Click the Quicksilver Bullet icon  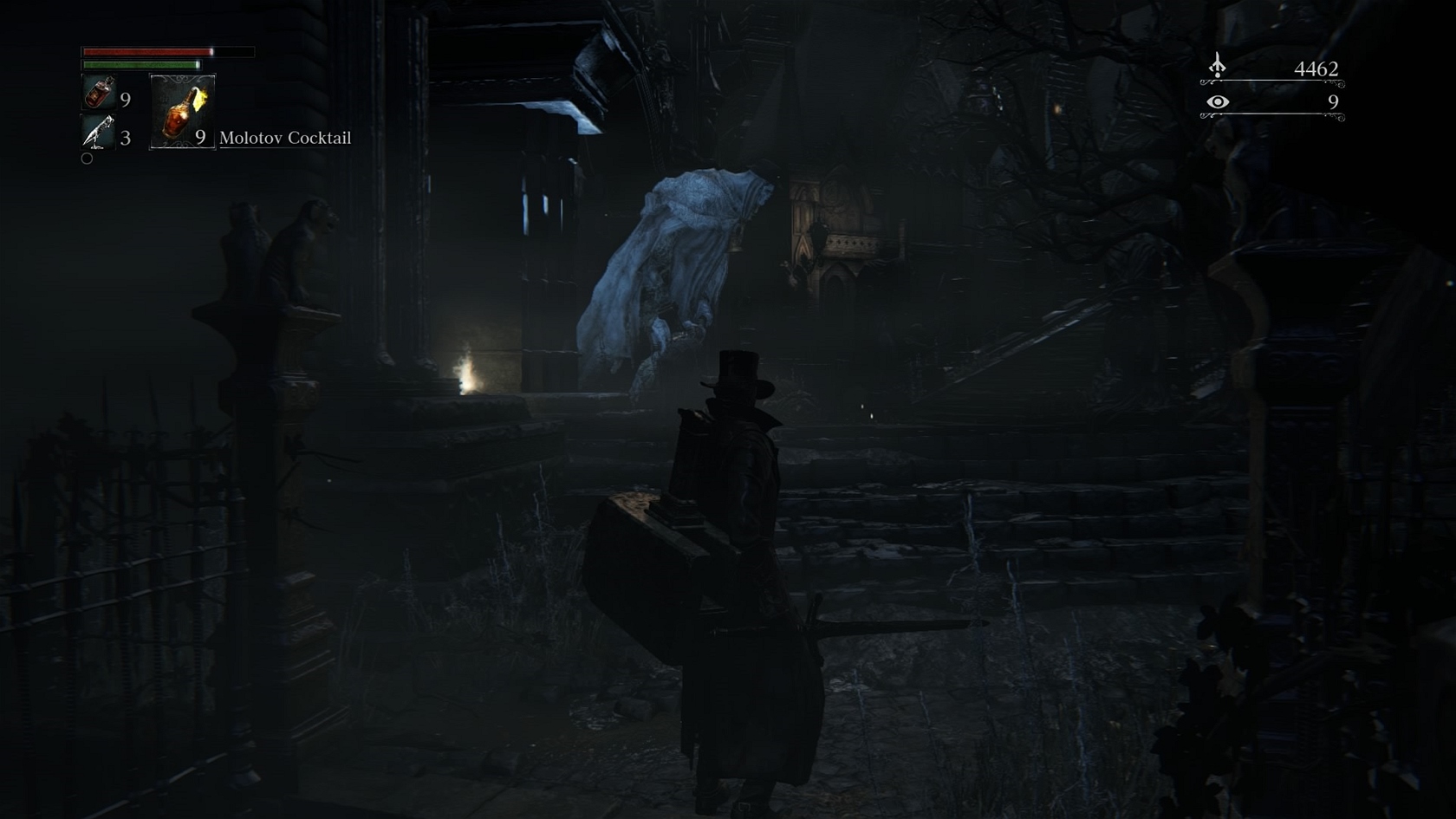point(98,133)
